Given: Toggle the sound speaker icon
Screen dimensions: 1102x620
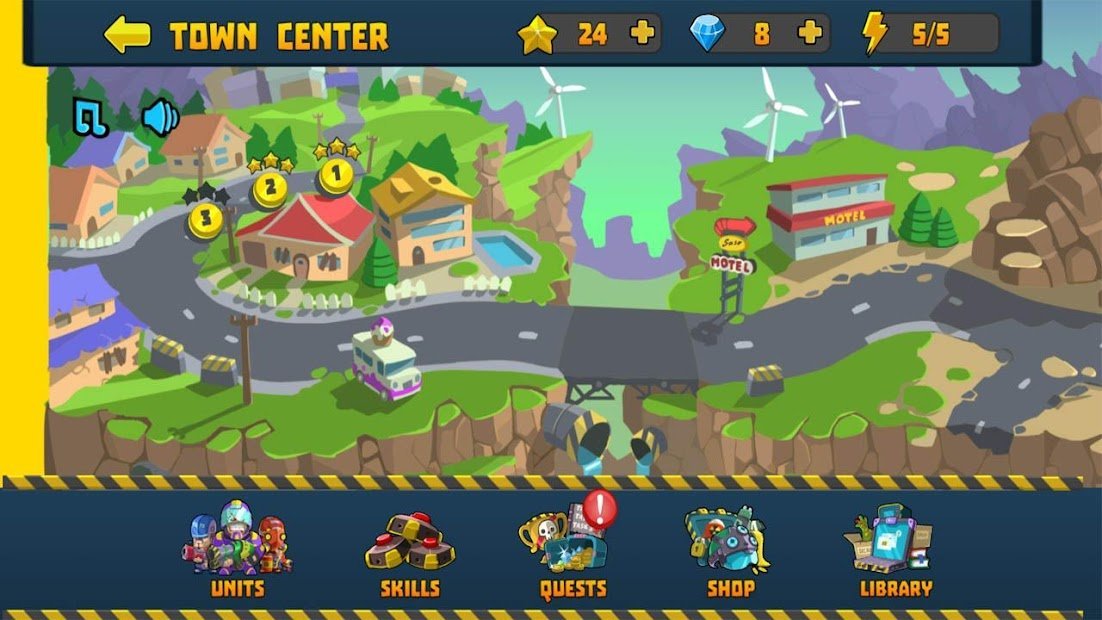Looking at the screenshot, I should pos(159,118).
